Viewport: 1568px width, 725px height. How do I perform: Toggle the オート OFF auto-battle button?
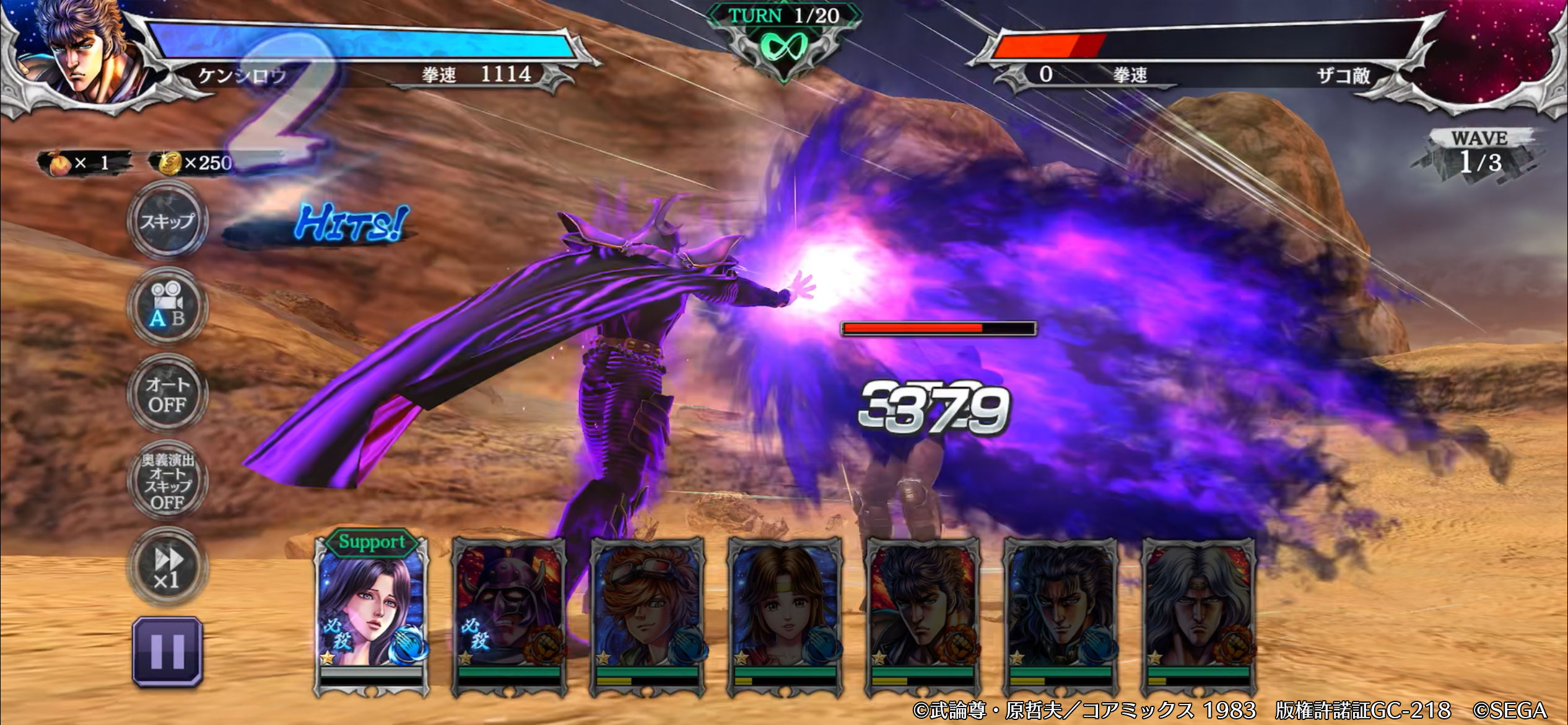pos(167,394)
